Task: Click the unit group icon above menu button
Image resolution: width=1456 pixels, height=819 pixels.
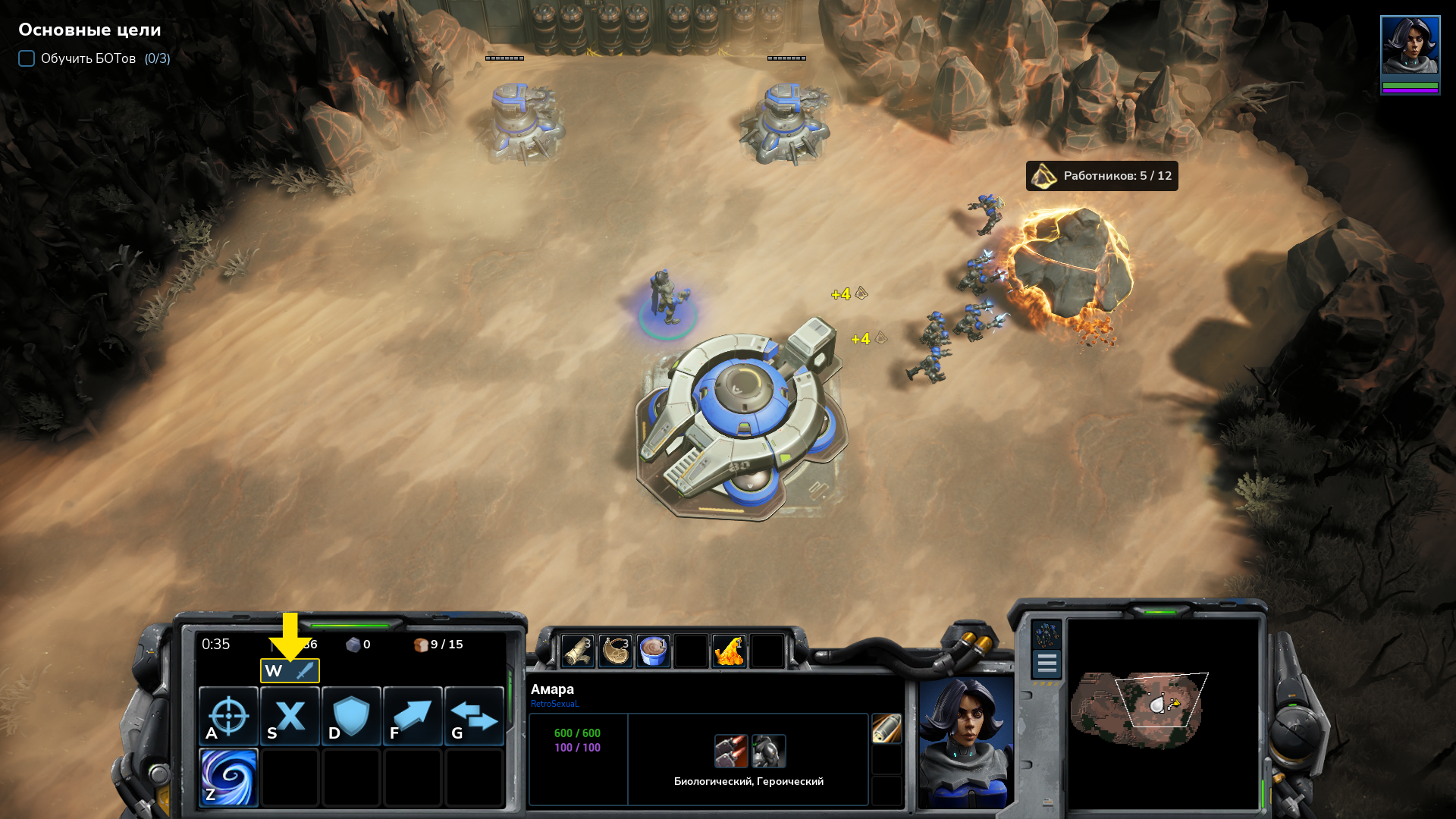Action: click(1046, 634)
